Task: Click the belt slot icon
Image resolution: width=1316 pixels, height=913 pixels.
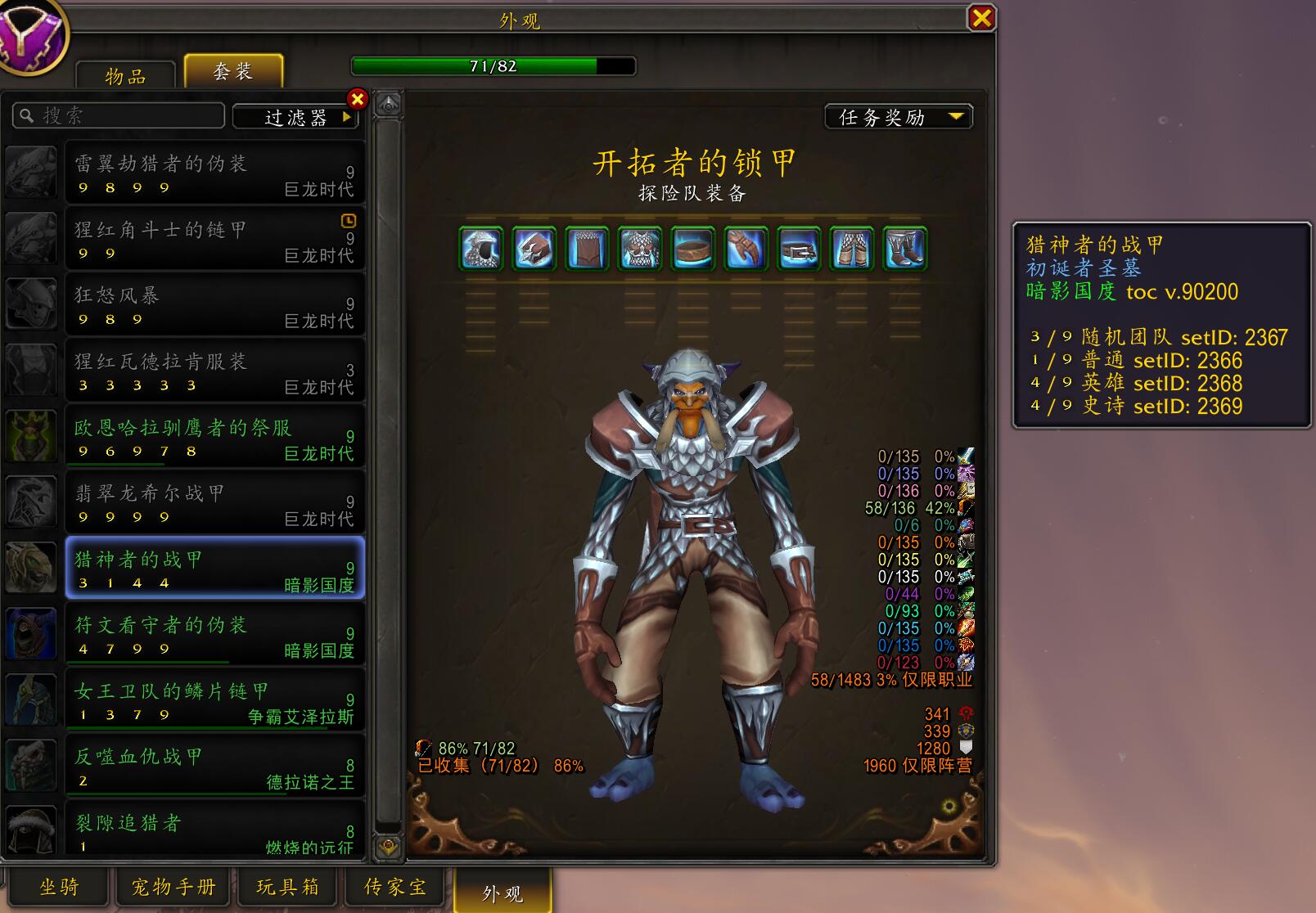Action: pos(798,250)
